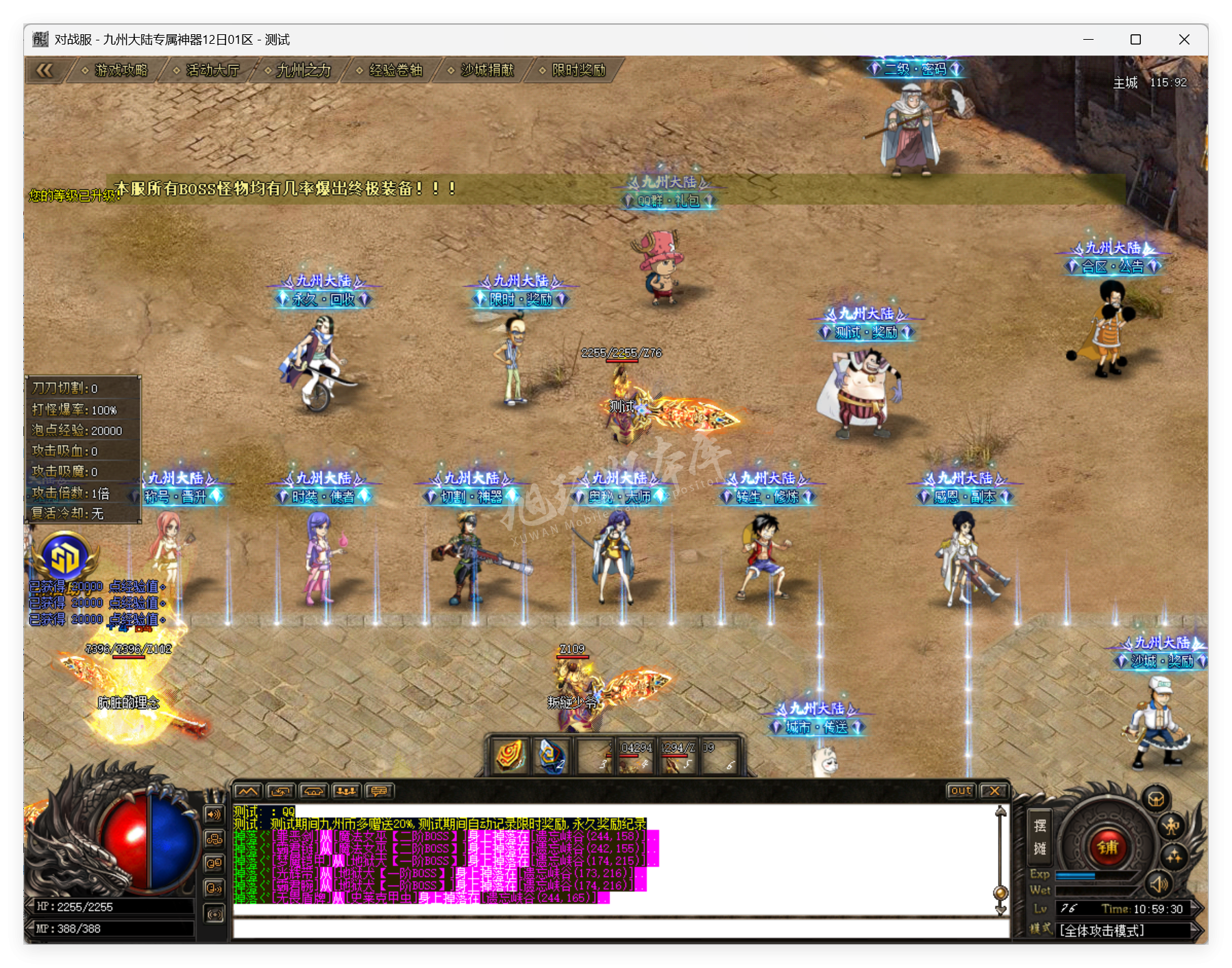Open the 游戏攻略 menu item
This screenshot has width=1232, height=968.
tap(122, 71)
